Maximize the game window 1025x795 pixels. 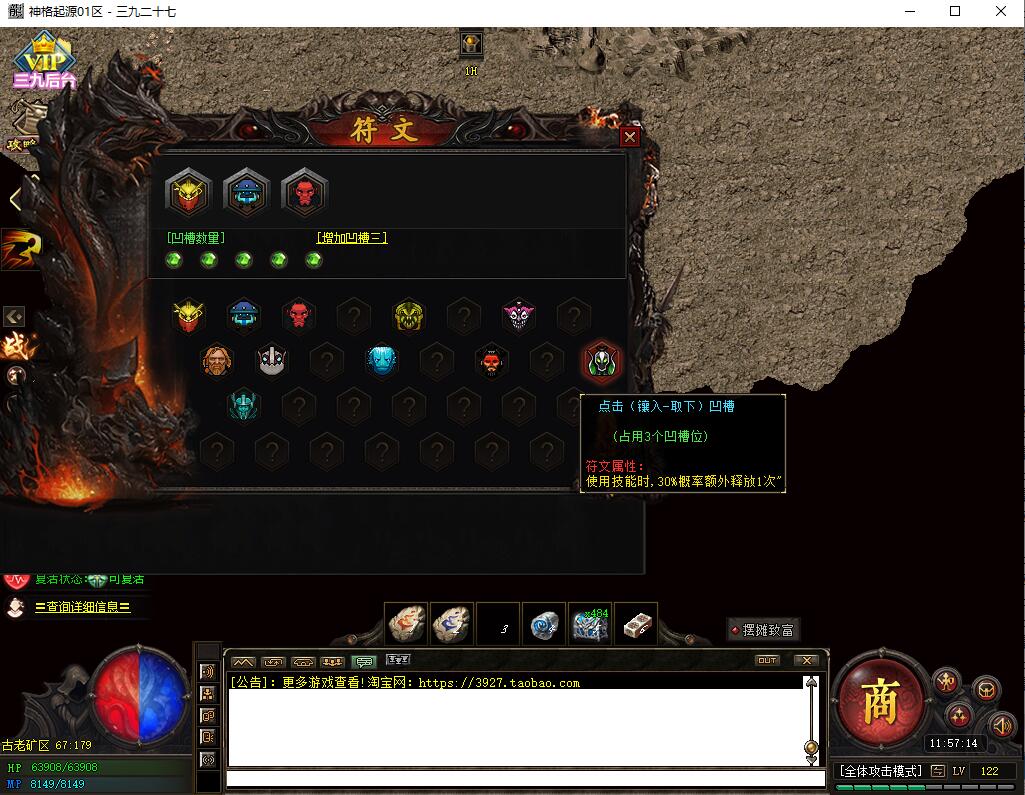tap(955, 12)
